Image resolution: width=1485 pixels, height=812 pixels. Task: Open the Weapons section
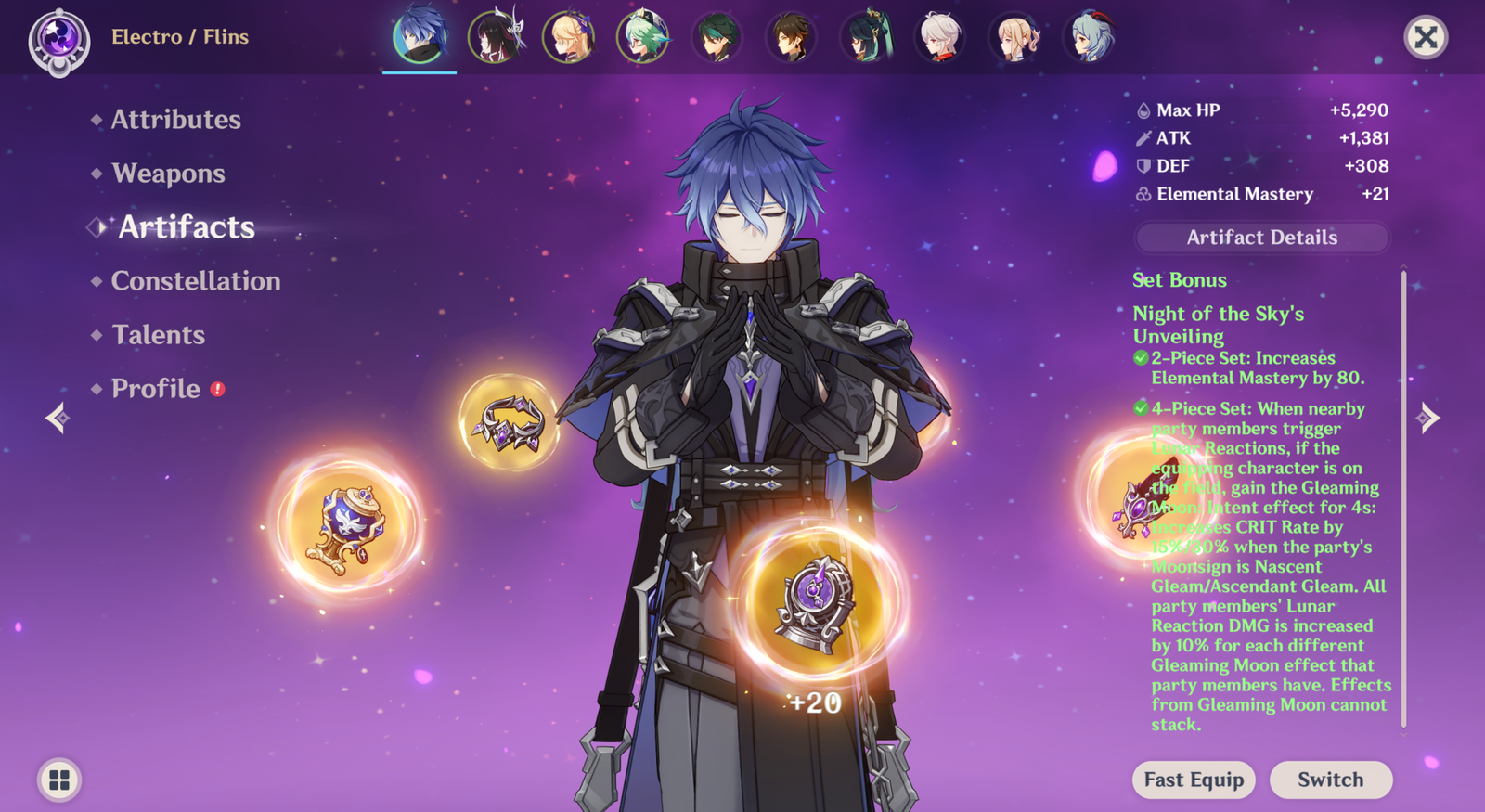pos(168,174)
